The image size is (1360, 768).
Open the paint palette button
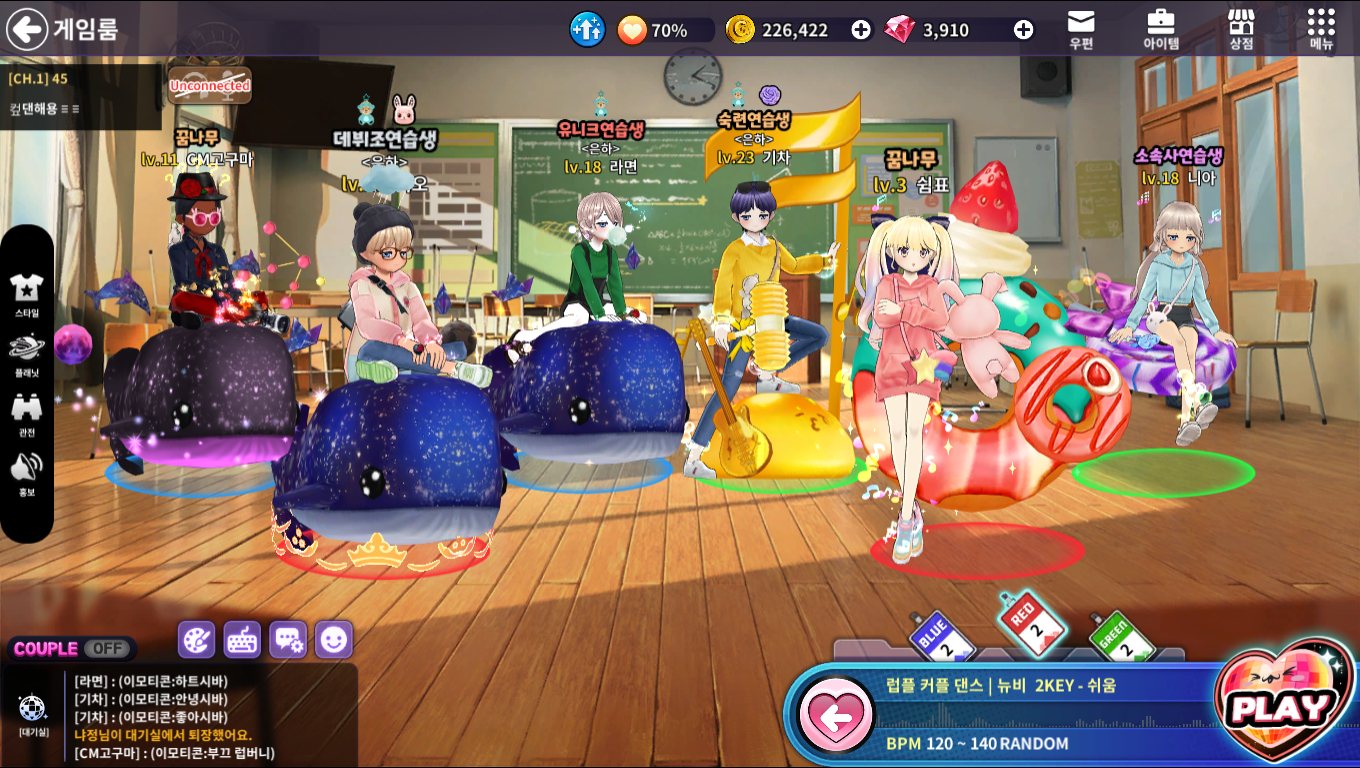coord(197,640)
